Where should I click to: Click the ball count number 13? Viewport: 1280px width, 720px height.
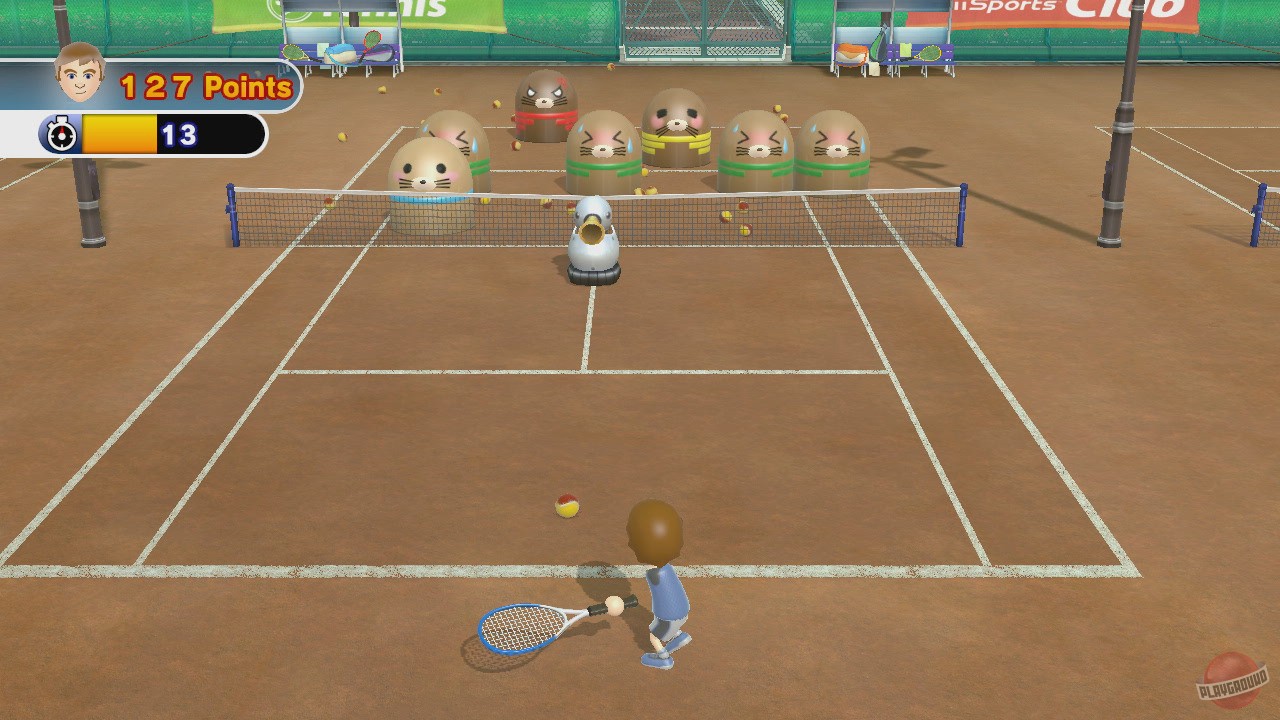pos(180,136)
